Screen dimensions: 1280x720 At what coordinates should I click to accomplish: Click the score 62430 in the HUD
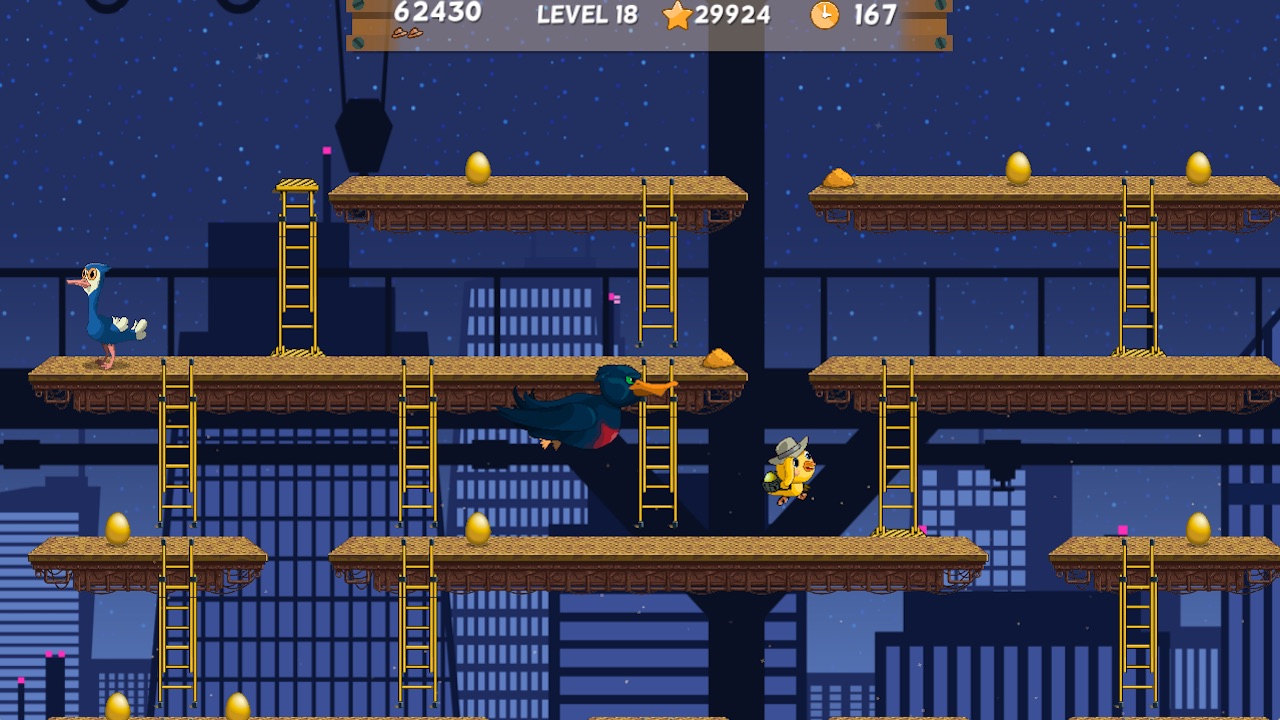pyautogui.click(x=440, y=13)
